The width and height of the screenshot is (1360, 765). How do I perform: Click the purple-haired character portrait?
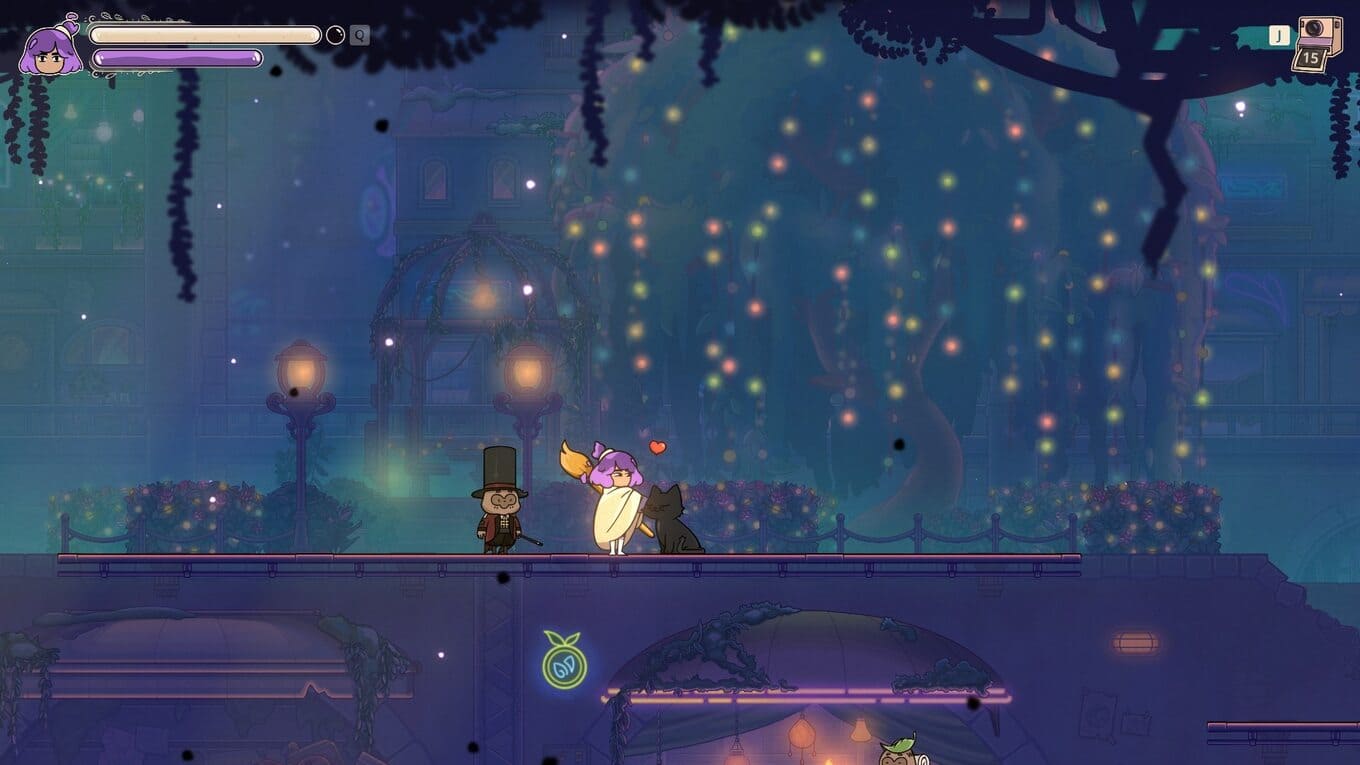click(x=50, y=50)
